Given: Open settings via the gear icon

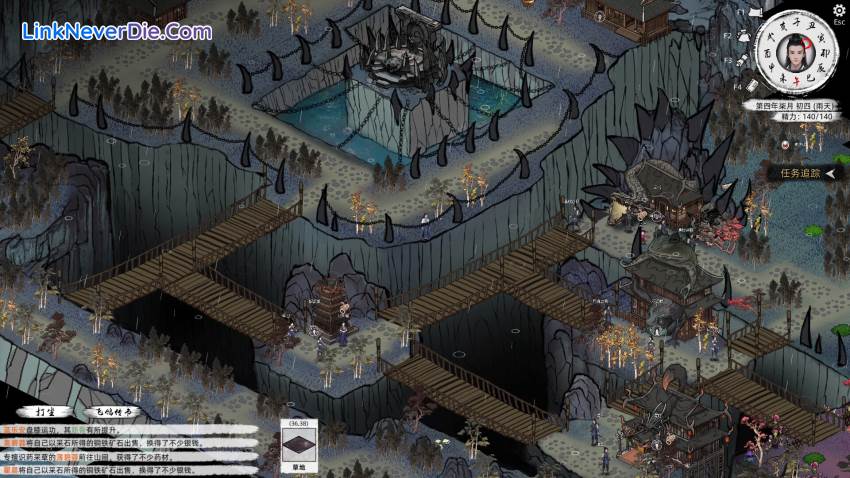Looking at the screenshot, I should coord(838,9).
